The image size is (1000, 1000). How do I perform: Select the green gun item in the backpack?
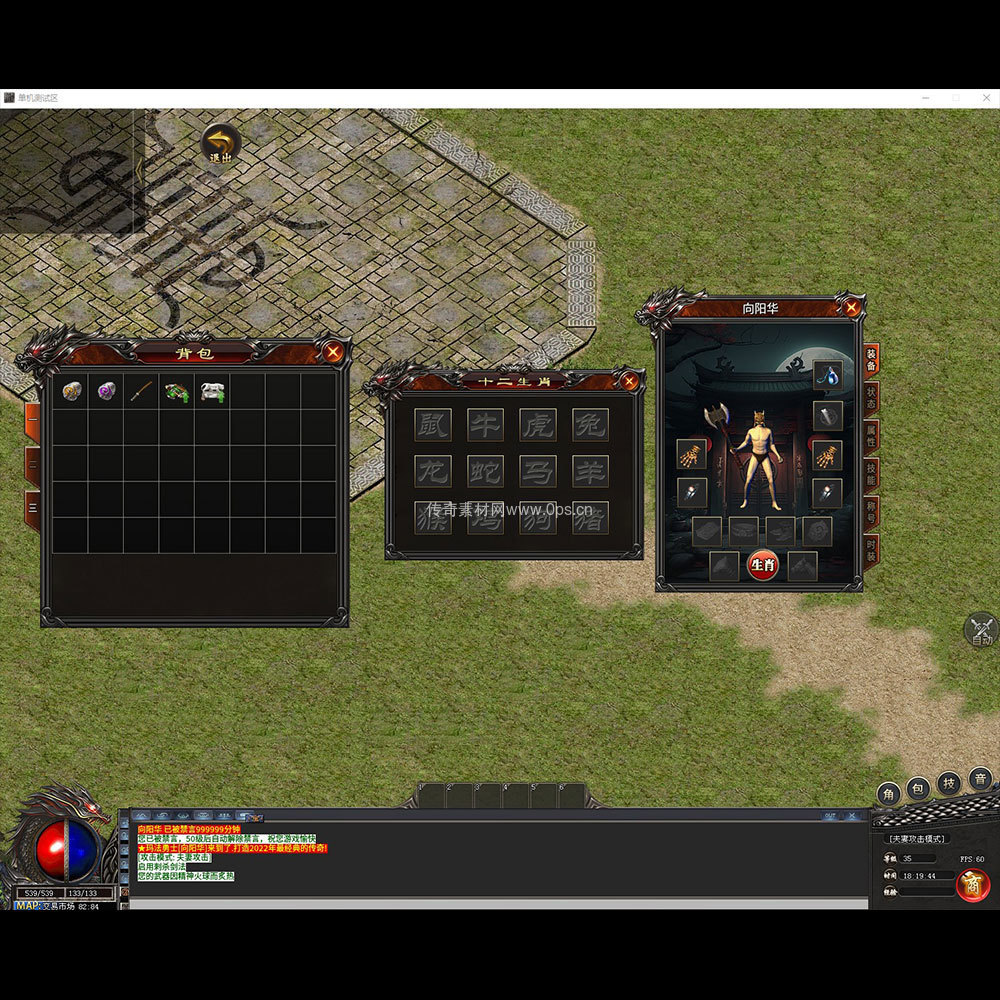(x=177, y=391)
